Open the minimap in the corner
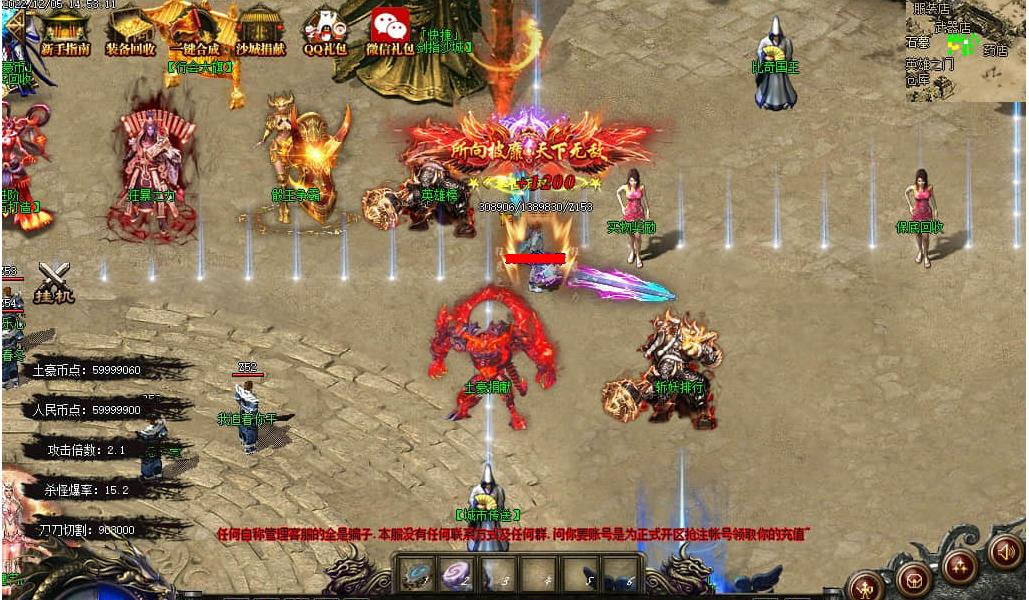Screen dimensions: 1029x600 click(x=966, y=50)
